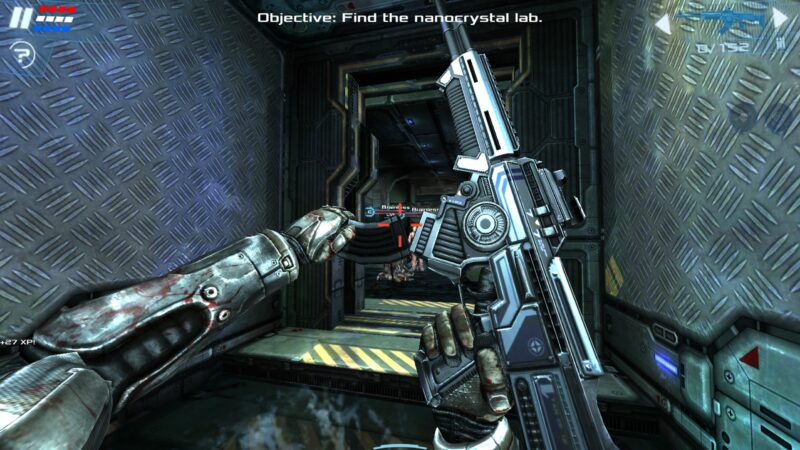Pause the game with the pause button
The image size is (800, 450).
point(21,19)
